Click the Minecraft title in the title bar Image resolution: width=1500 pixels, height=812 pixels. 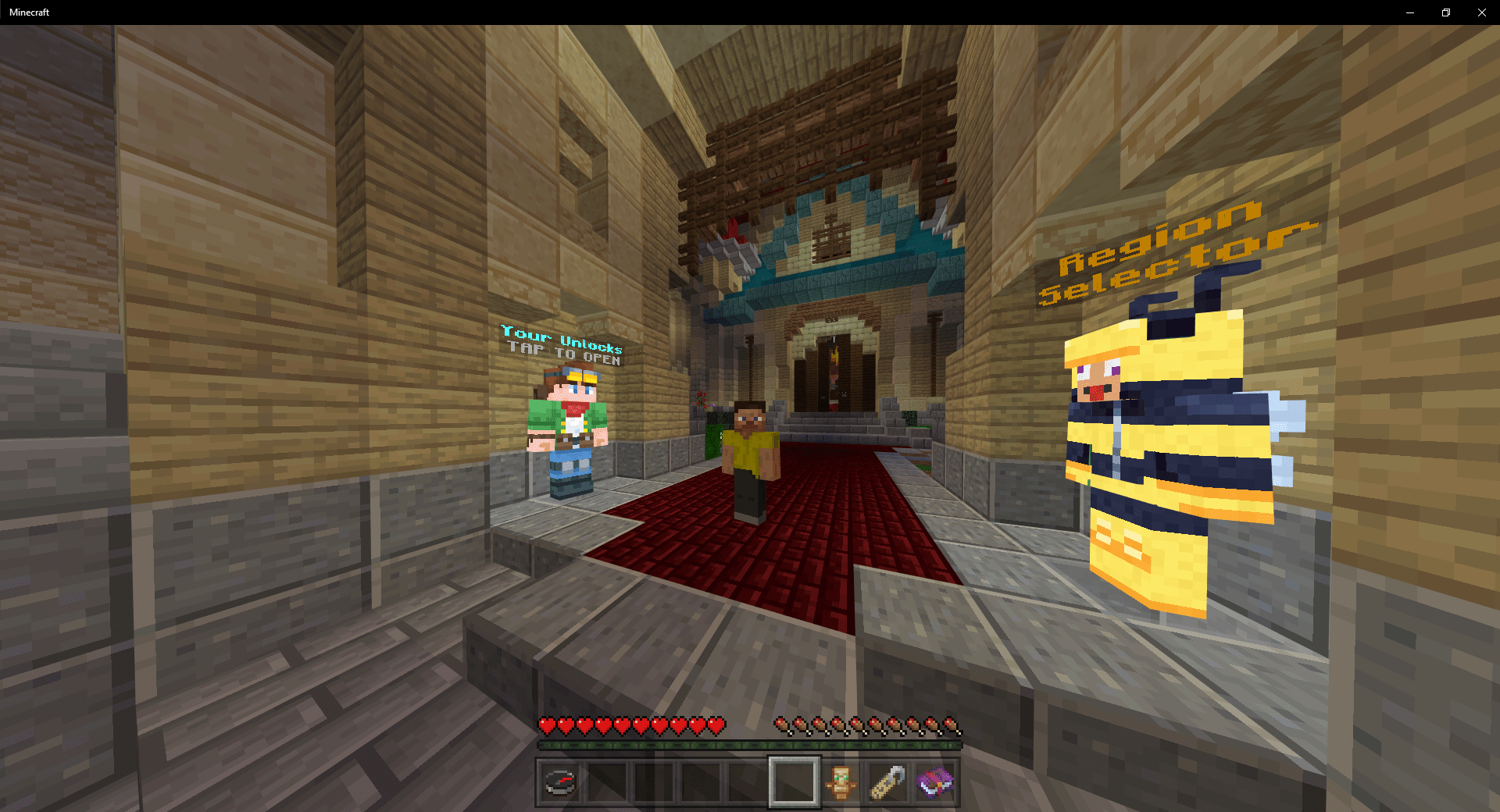click(29, 12)
